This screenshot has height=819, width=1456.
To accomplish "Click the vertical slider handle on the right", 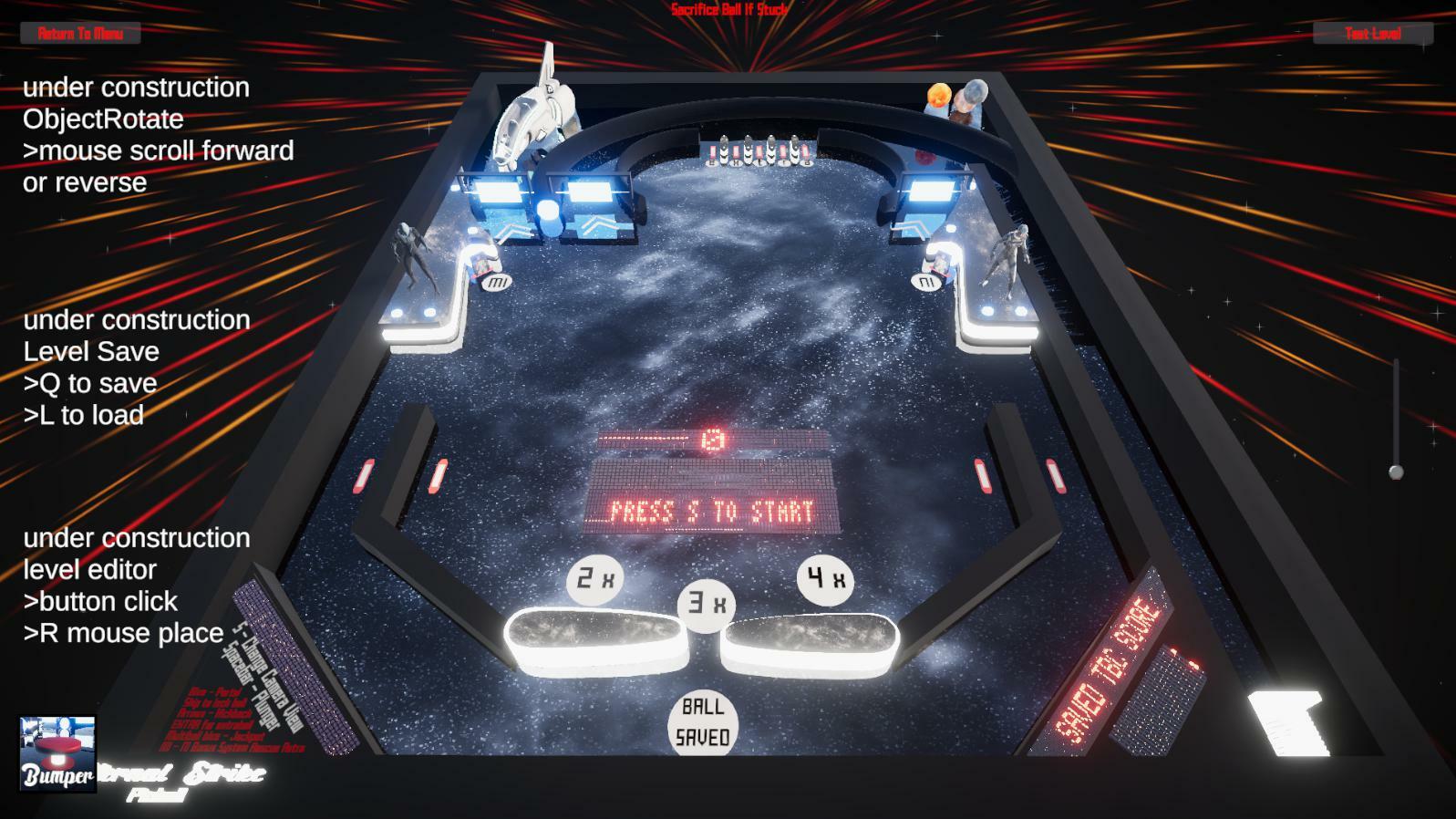I will pos(1395,471).
